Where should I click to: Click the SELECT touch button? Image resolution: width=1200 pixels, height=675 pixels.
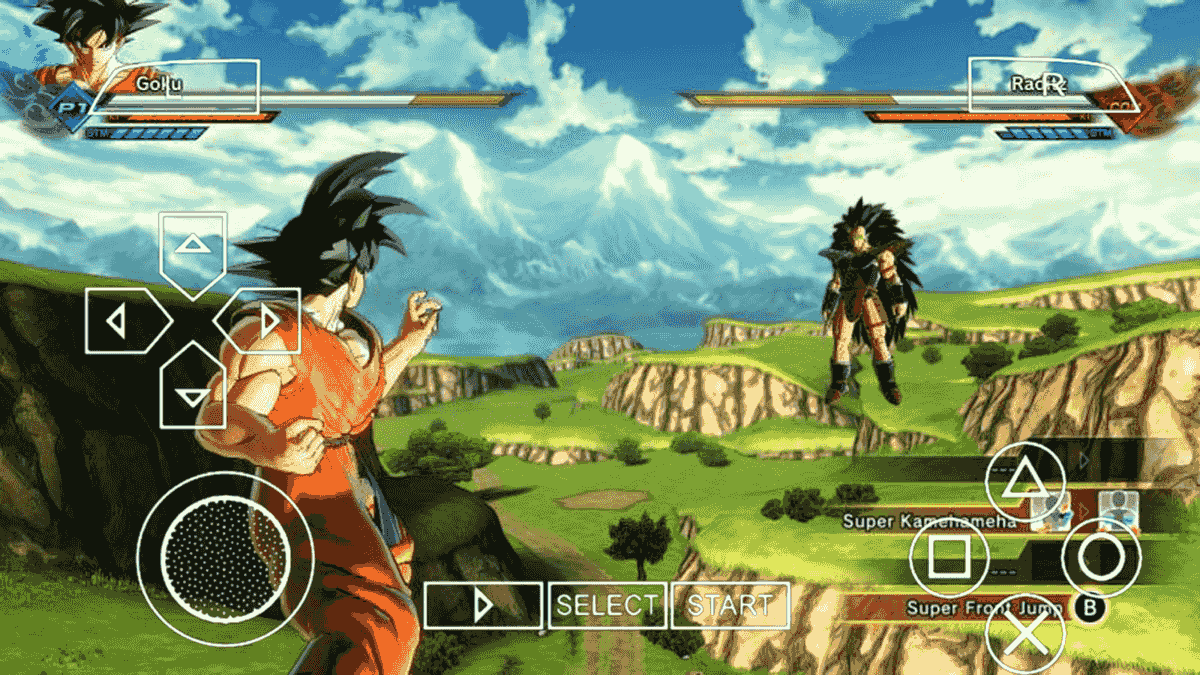click(x=607, y=605)
